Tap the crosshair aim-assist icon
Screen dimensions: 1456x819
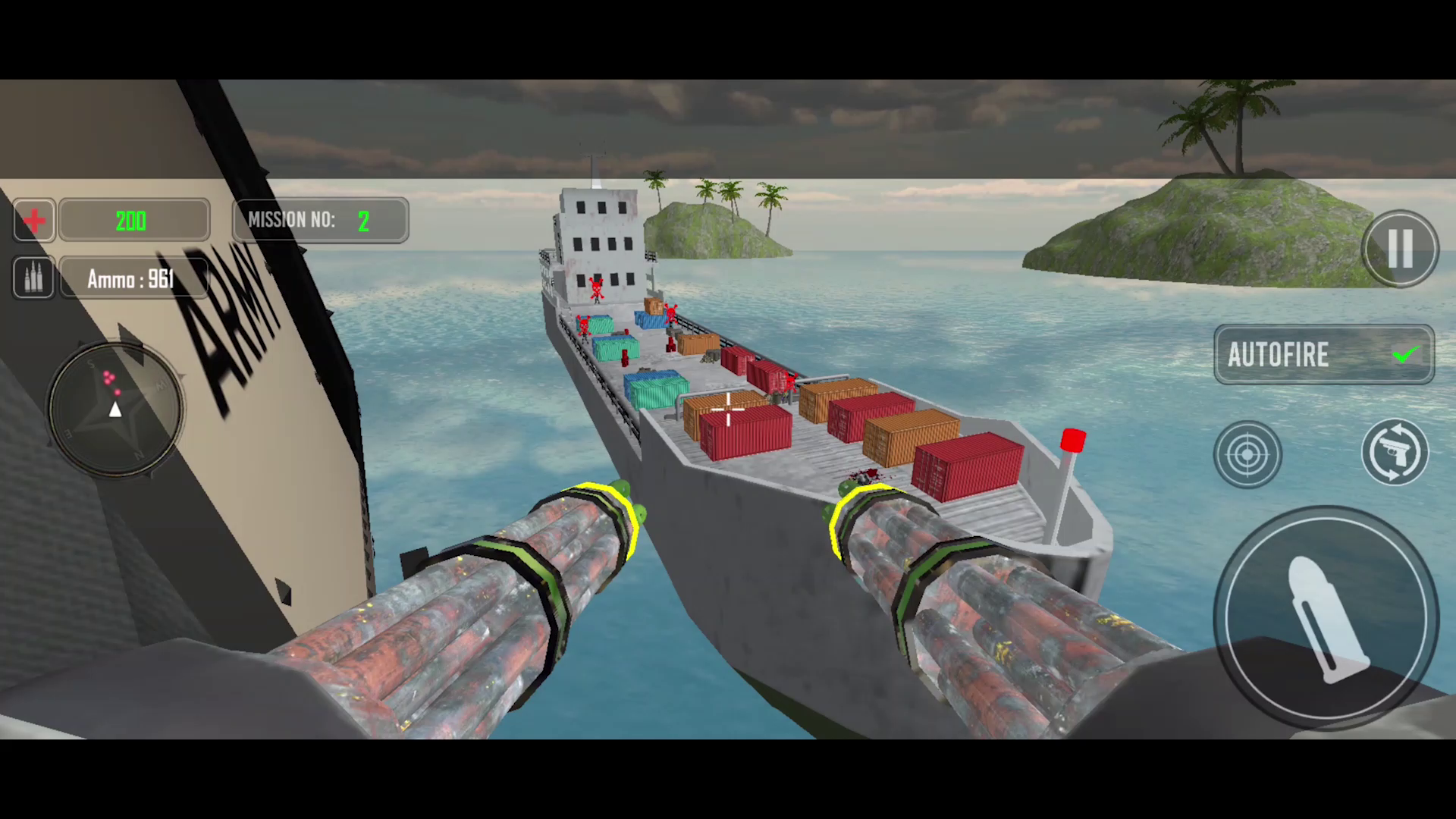1247,453
